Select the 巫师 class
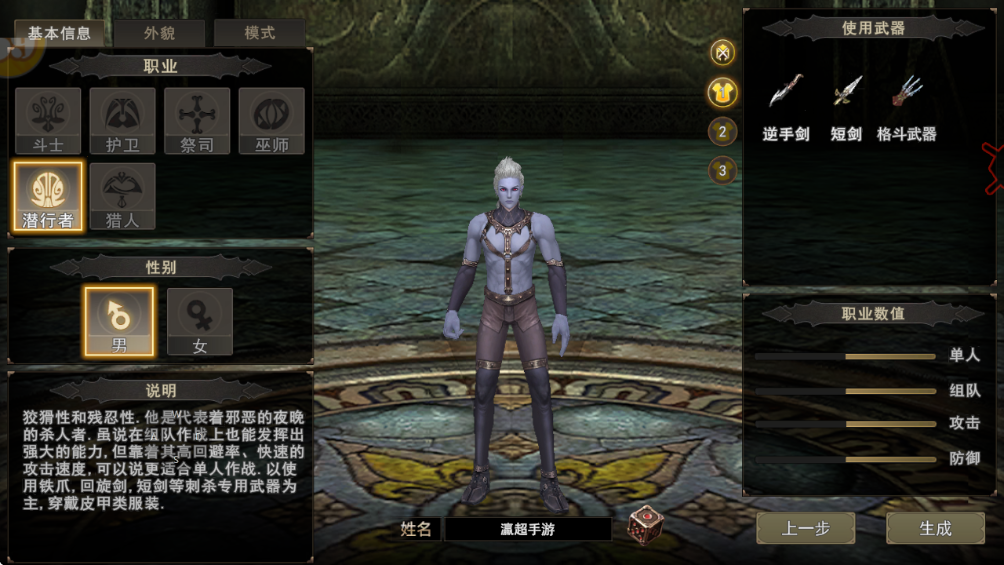 pos(272,121)
